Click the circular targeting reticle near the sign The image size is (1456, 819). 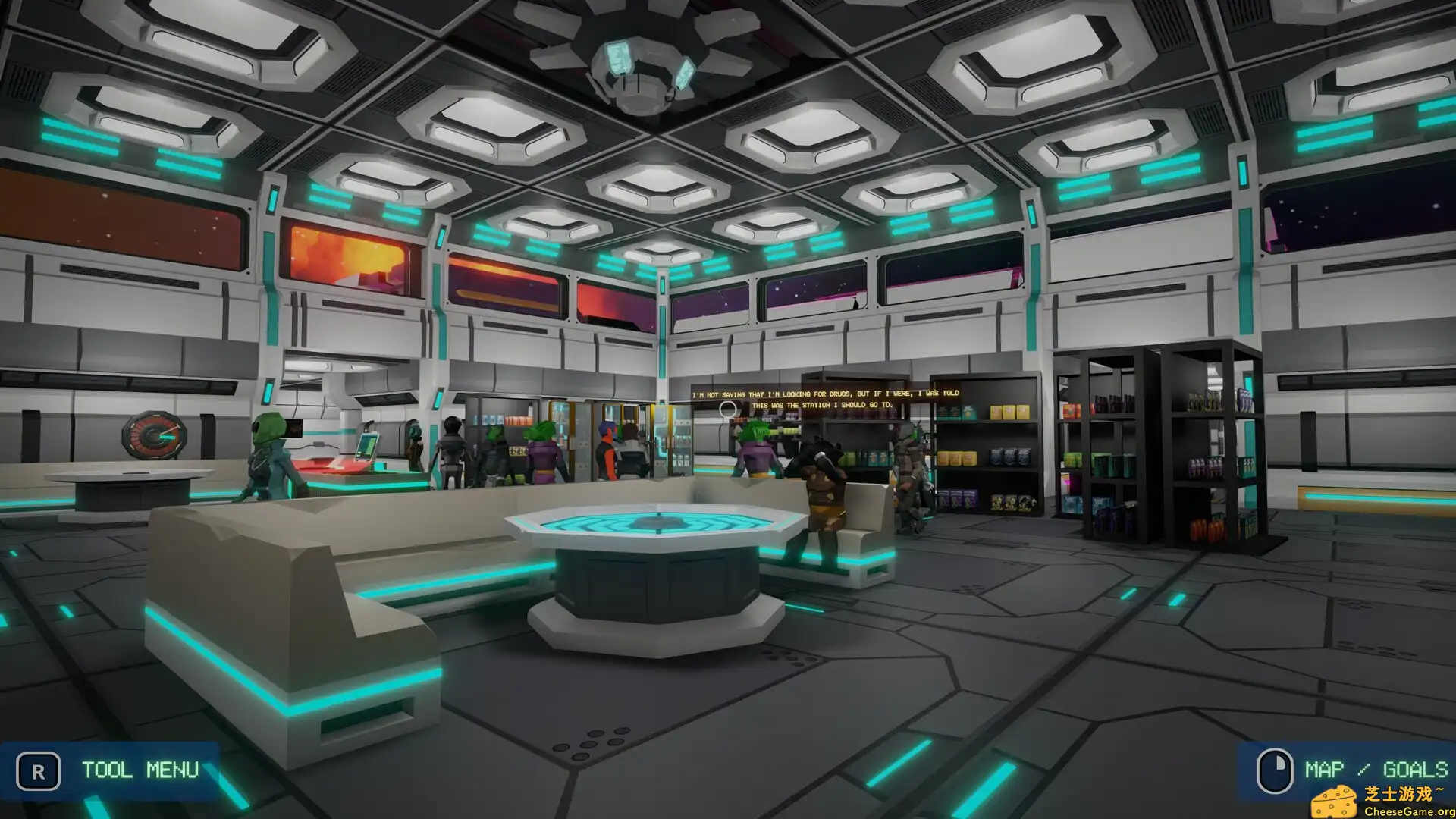pyautogui.click(x=730, y=409)
